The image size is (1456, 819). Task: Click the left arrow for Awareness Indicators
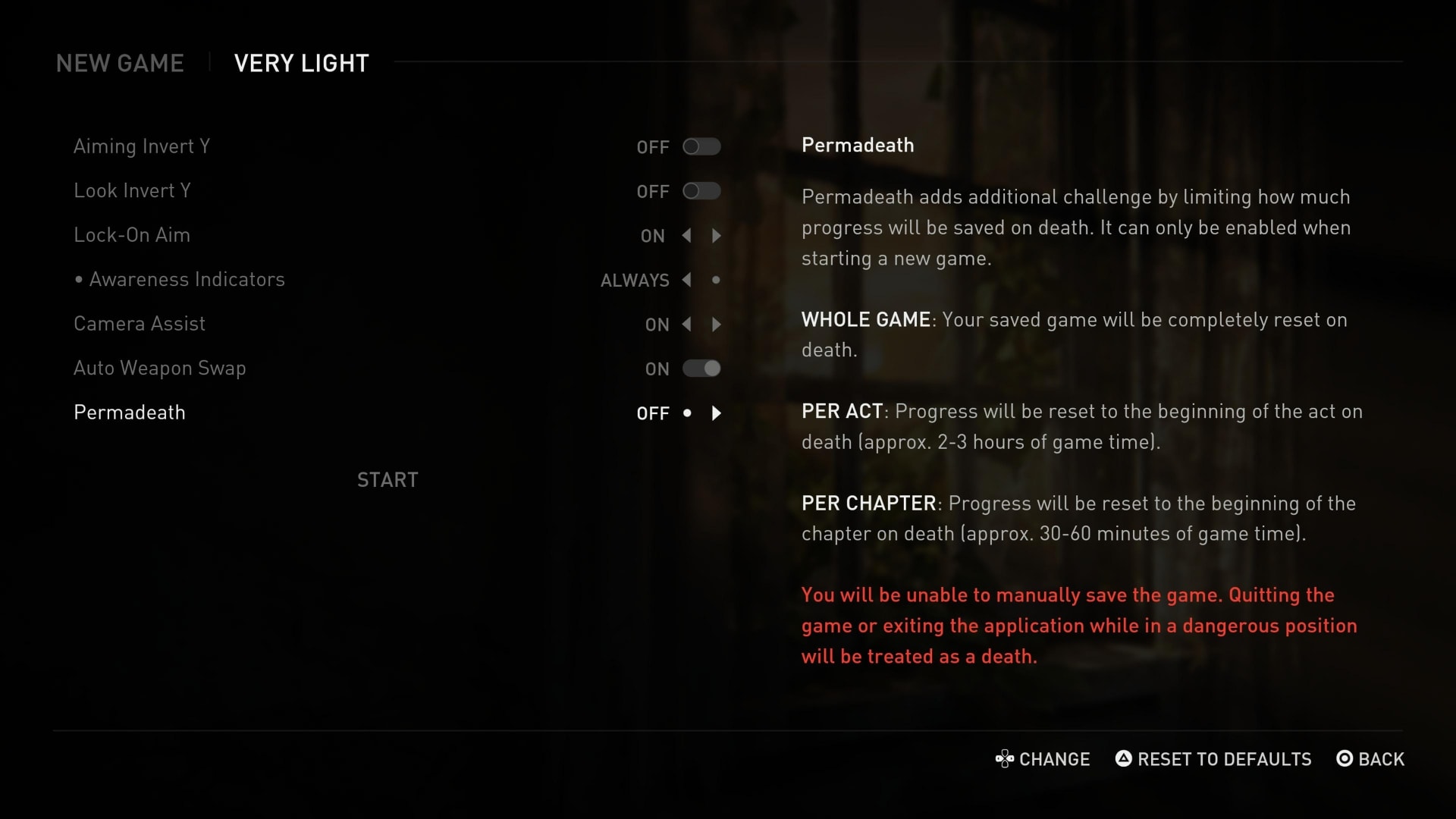point(686,280)
